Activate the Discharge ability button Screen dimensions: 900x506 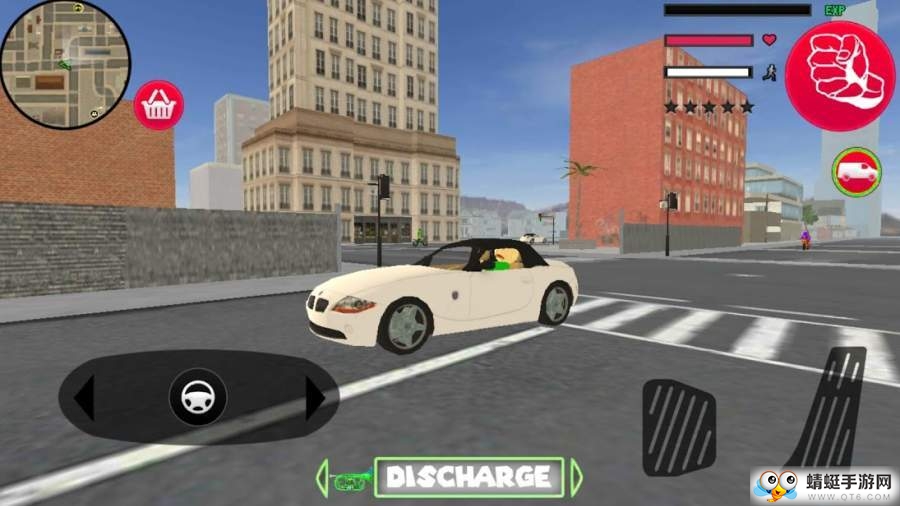tap(469, 477)
